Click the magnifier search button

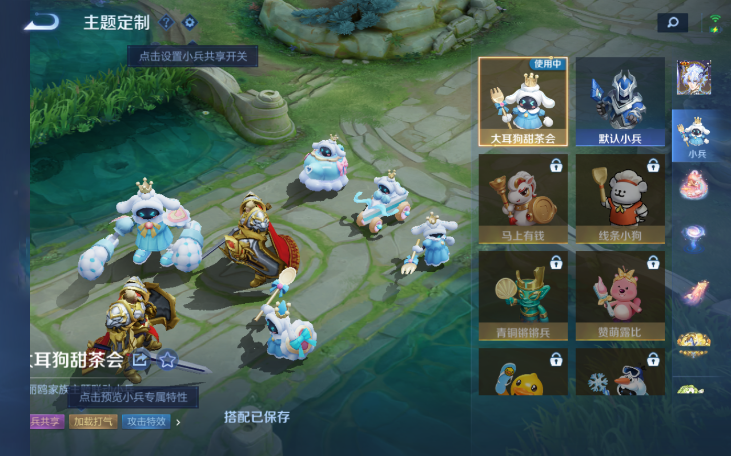(x=672, y=22)
